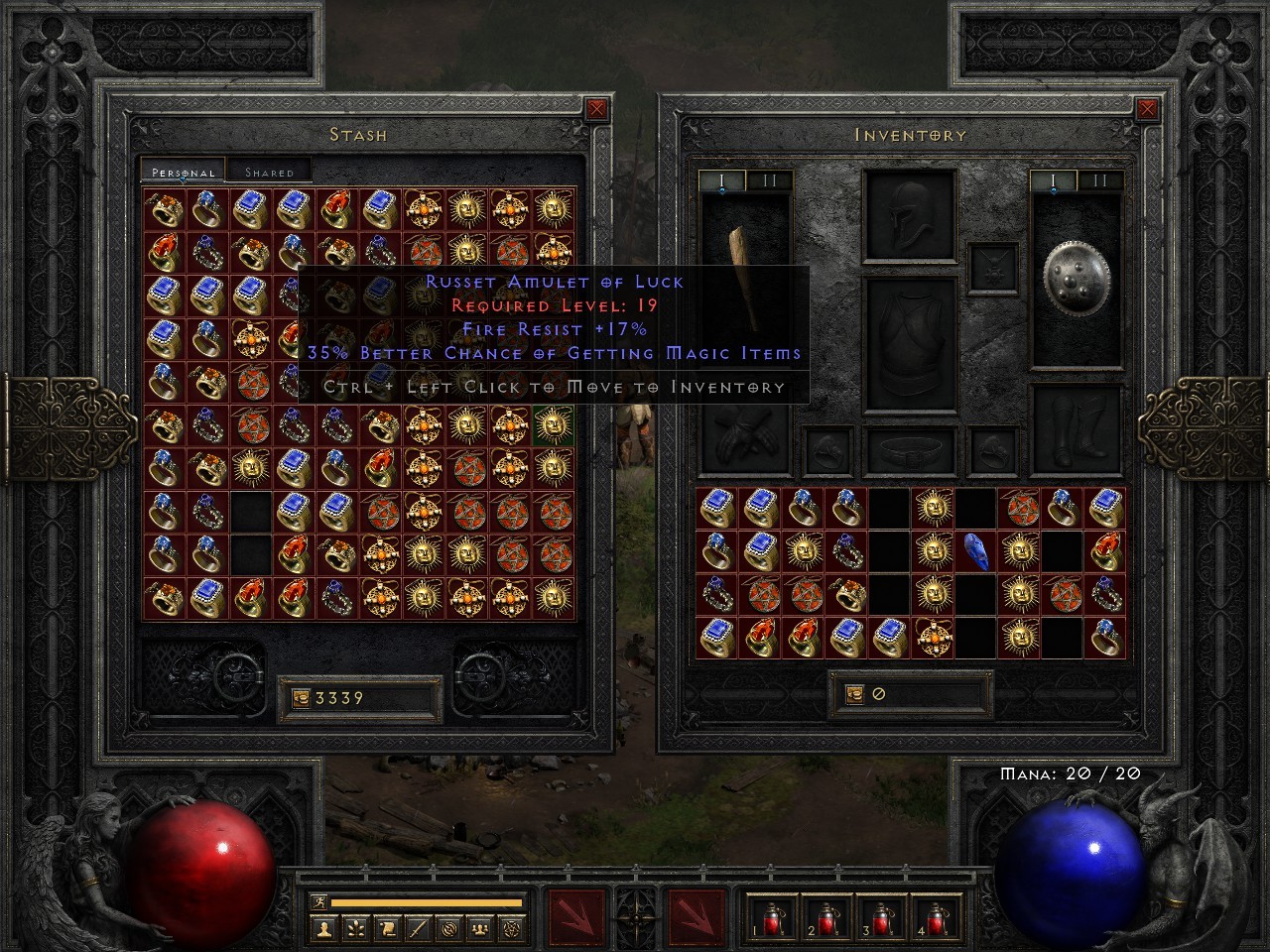Select the Personal stash tab
This screenshot has width=1270, height=952.
coord(183,171)
